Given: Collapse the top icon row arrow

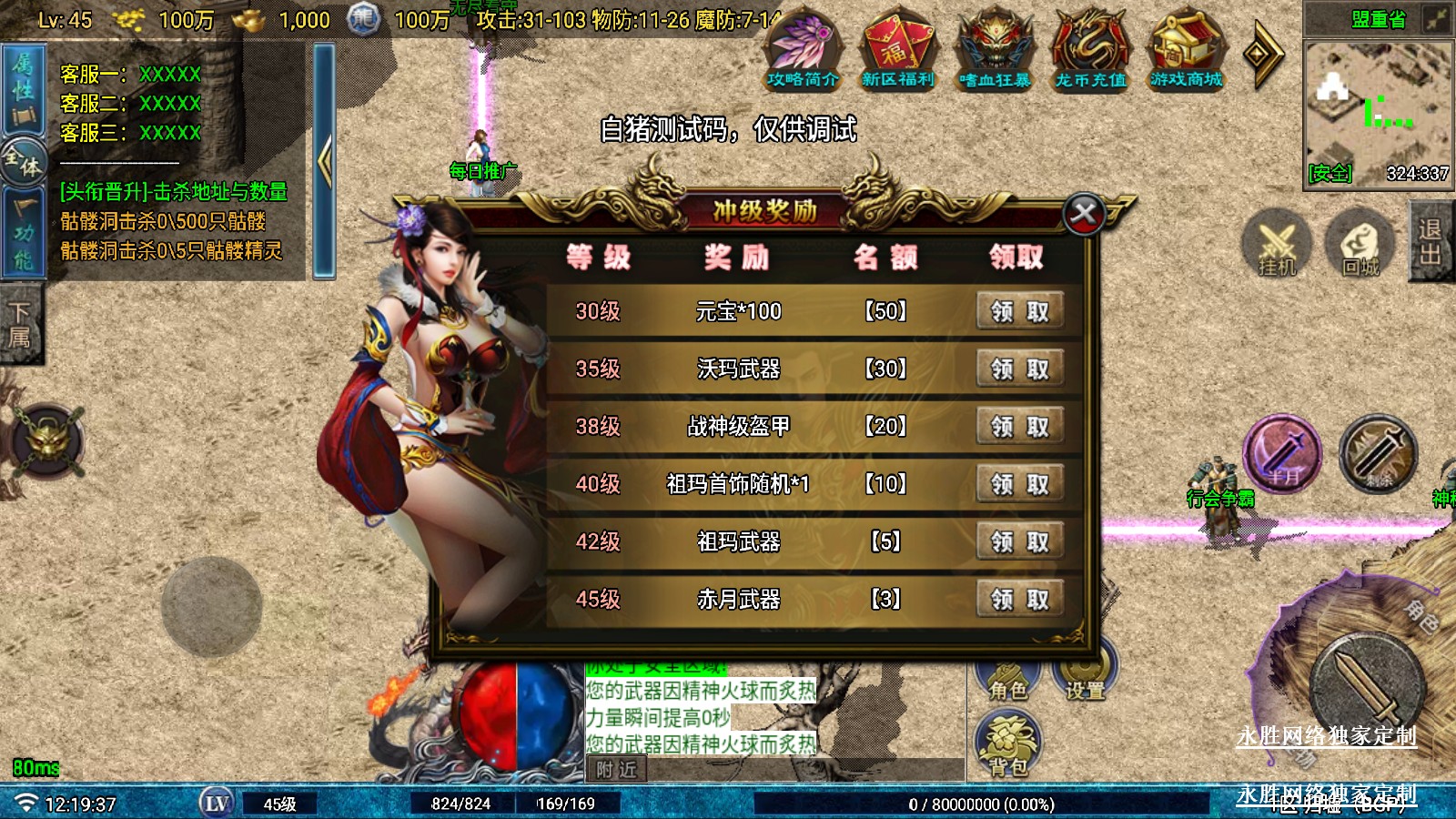Looking at the screenshot, I should click(x=1263, y=55).
